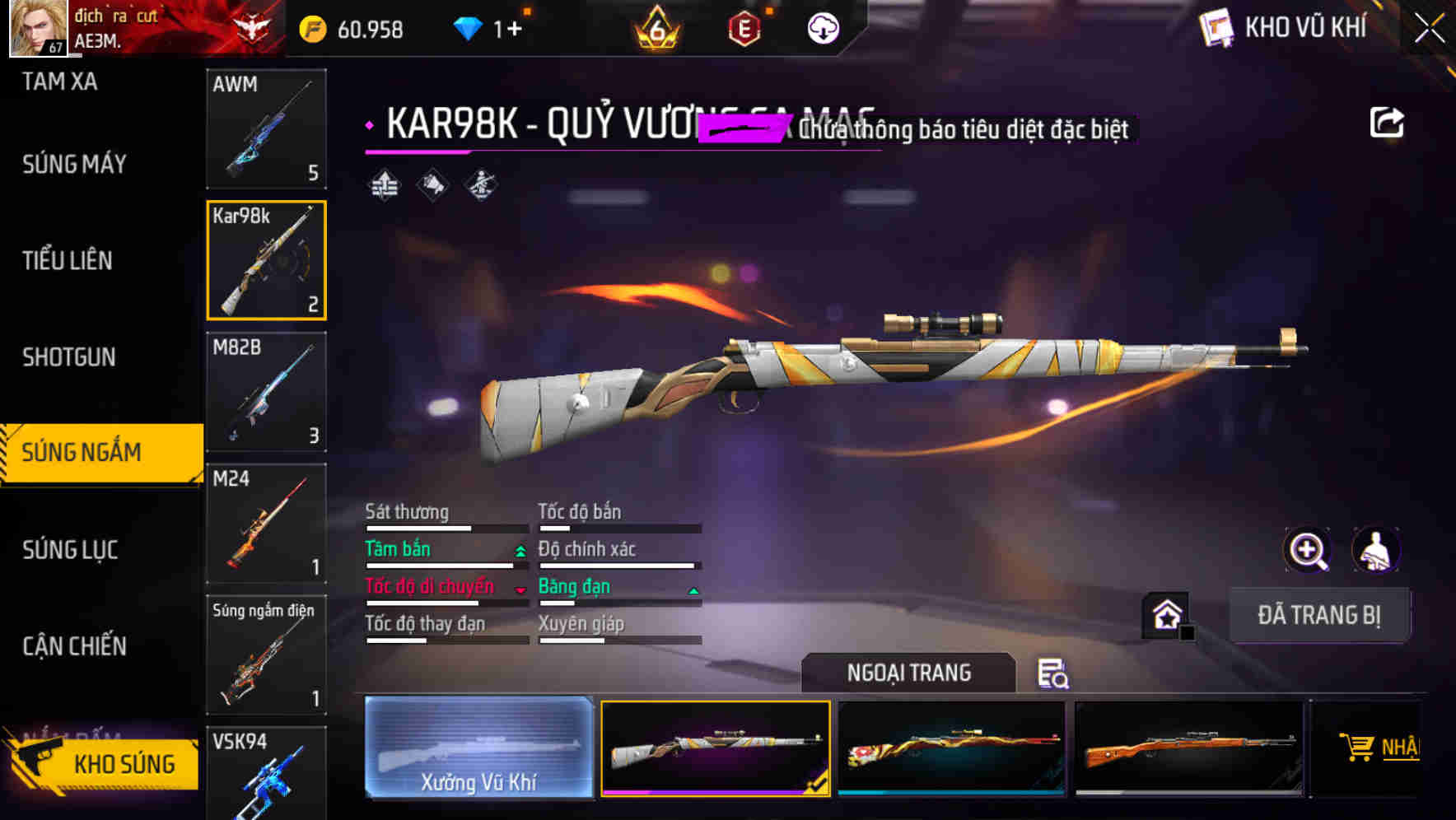Select the rank badge number 6 icon

655,27
